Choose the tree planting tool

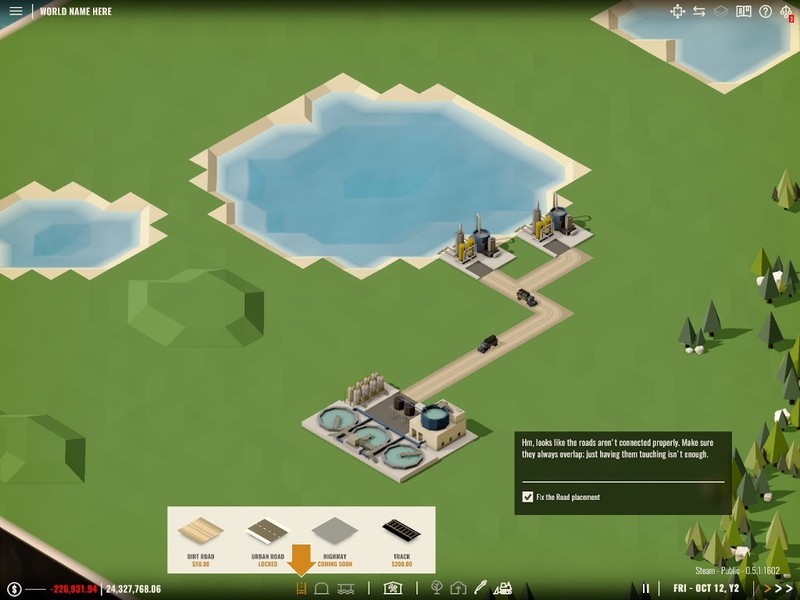(x=437, y=589)
